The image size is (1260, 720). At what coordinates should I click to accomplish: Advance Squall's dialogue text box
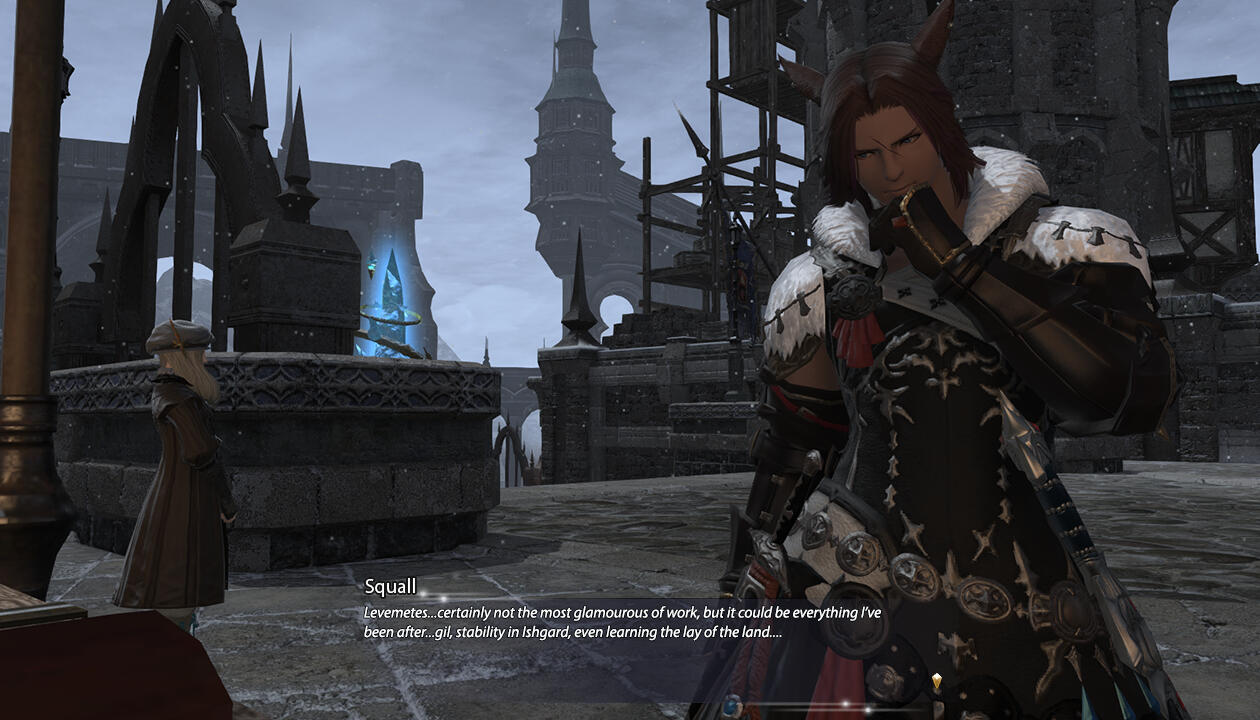[x=622, y=622]
